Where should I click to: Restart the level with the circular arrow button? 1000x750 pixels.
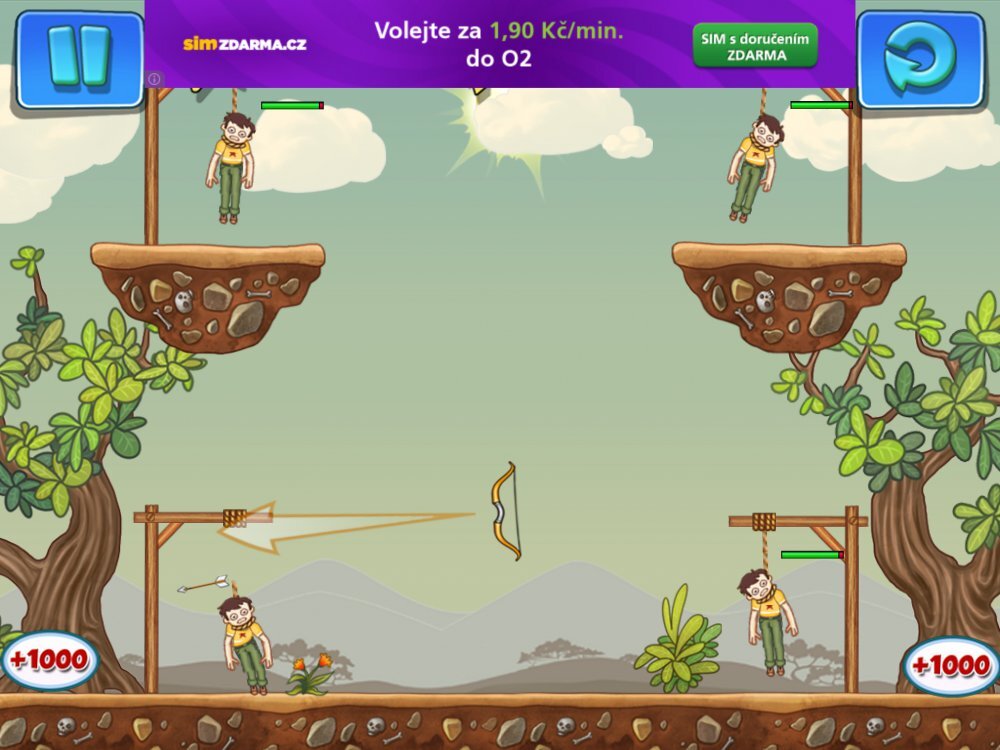(920, 59)
